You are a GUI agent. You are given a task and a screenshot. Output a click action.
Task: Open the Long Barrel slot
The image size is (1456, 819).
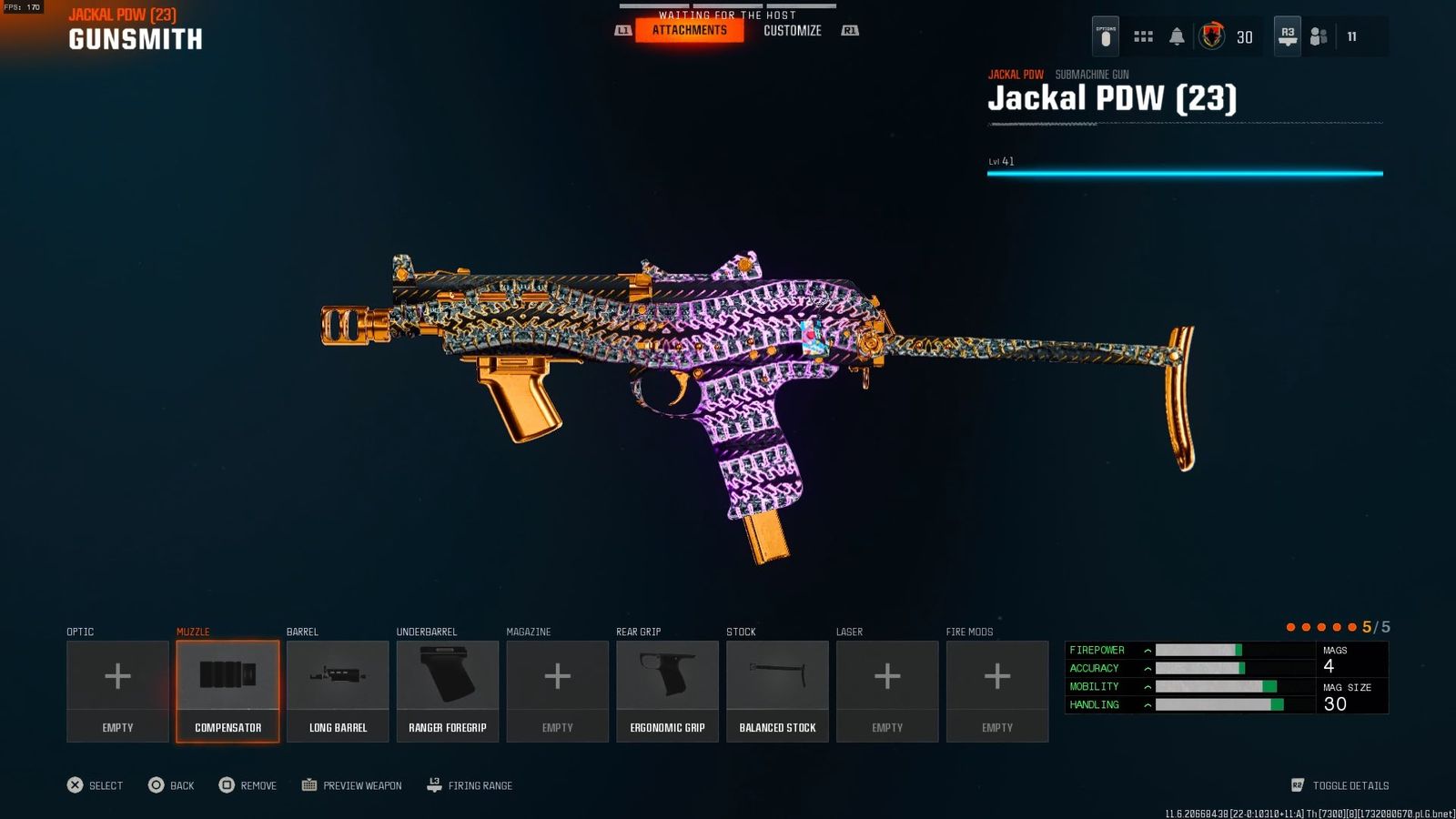[338, 691]
